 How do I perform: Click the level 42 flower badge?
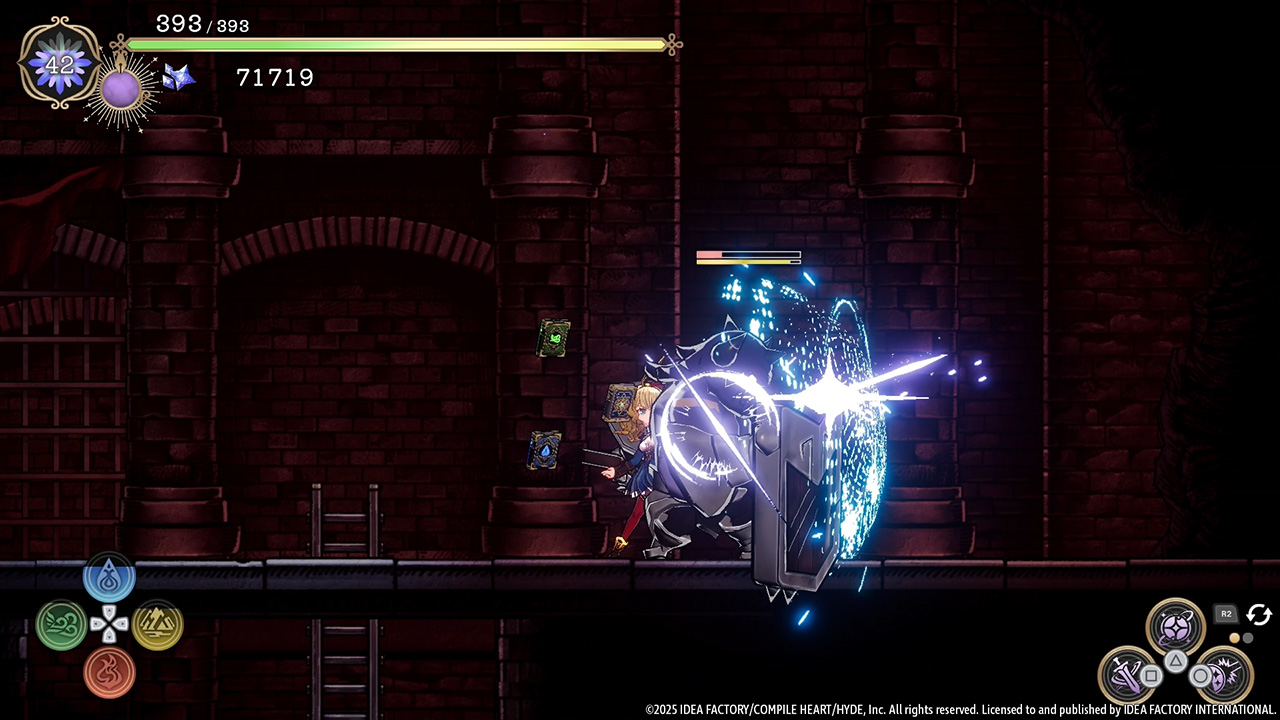point(60,63)
